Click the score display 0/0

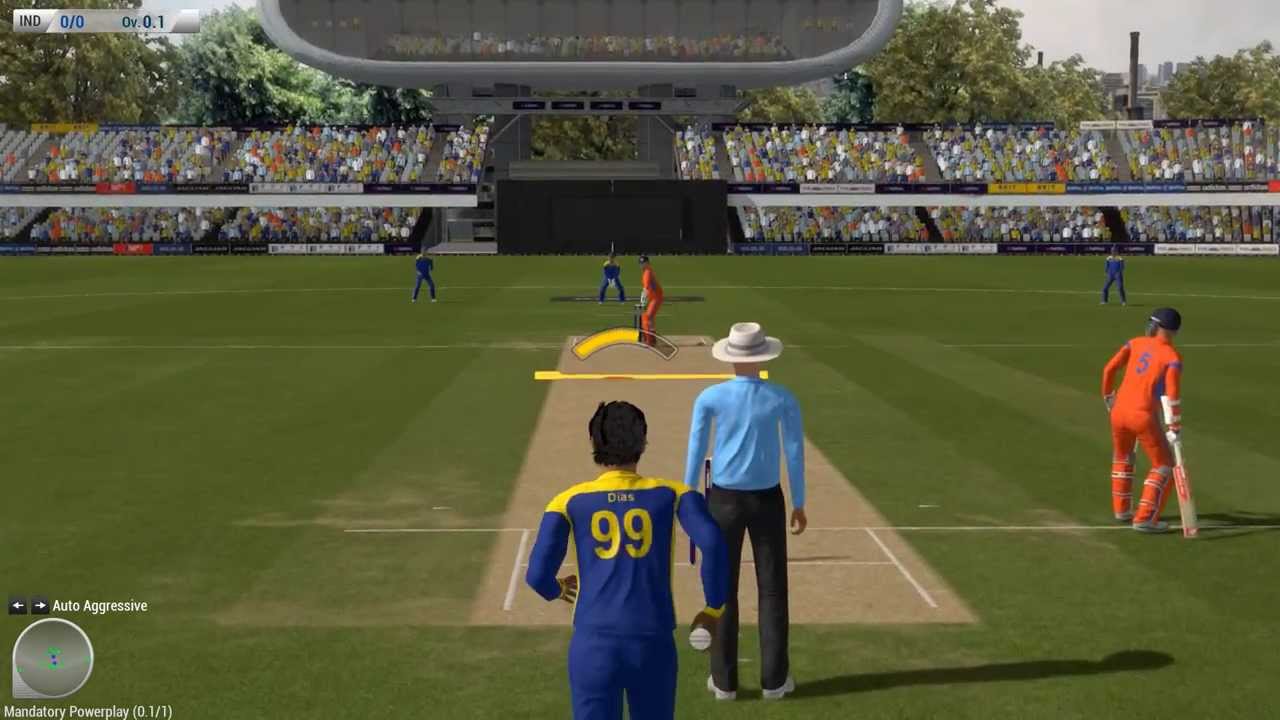tap(71, 21)
